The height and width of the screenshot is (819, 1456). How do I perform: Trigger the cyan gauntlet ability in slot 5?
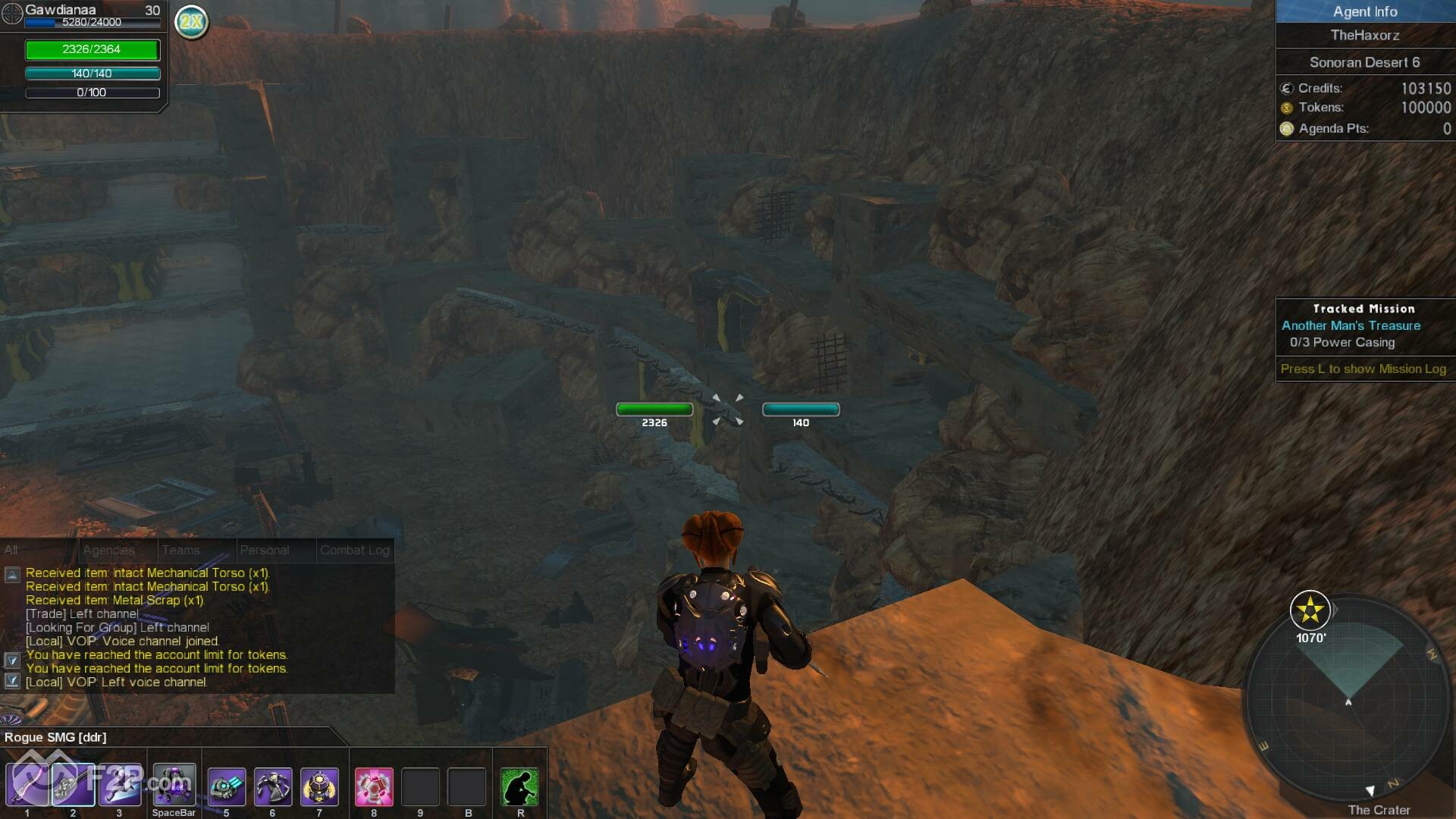(x=227, y=786)
